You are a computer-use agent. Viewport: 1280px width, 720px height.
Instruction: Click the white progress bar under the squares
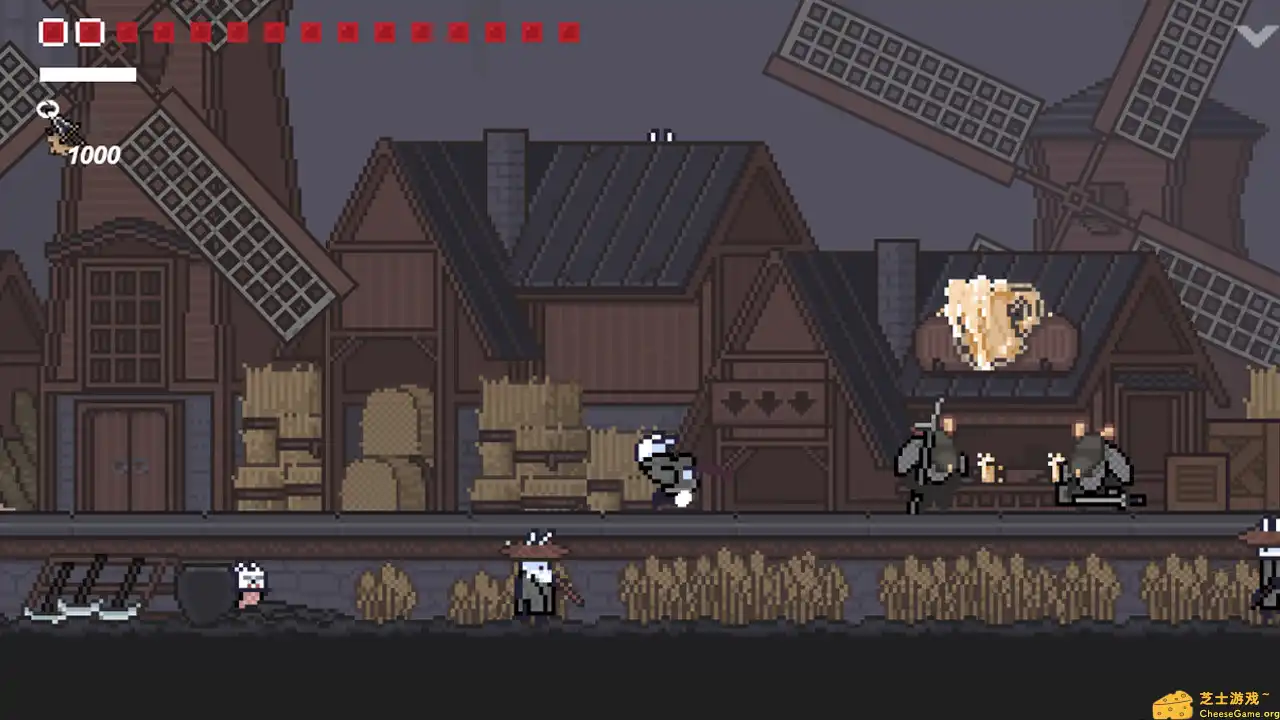point(88,74)
